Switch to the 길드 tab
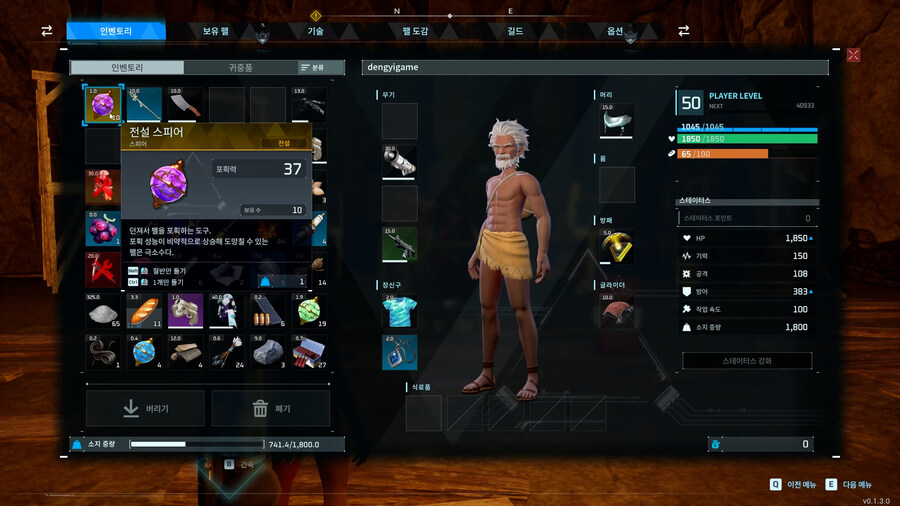Image resolution: width=900 pixels, height=506 pixels. pos(515,31)
